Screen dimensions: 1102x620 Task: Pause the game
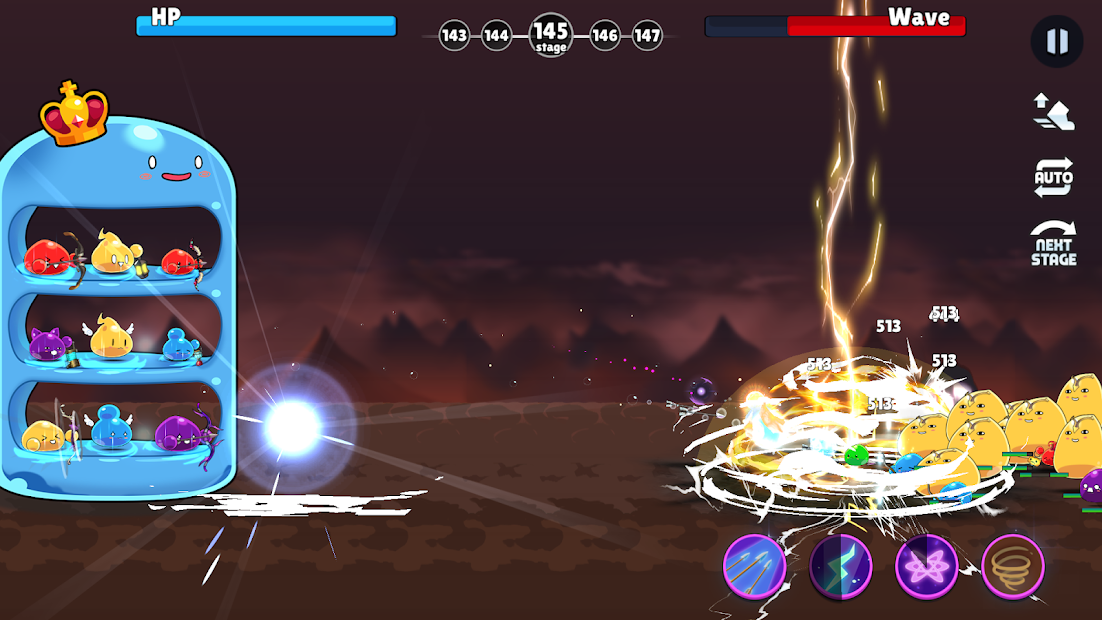point(1056,42)
